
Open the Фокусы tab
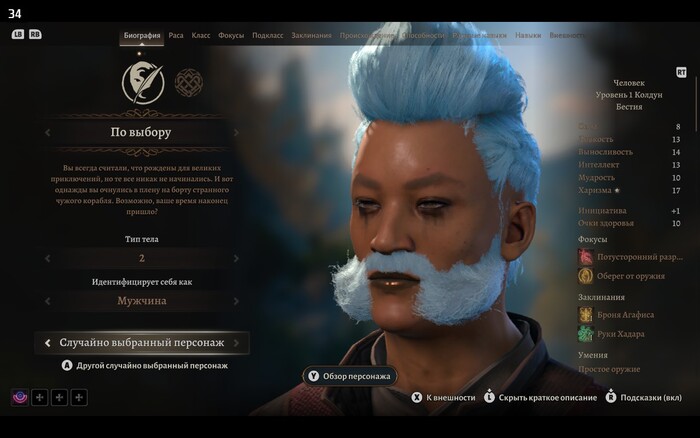coord(231,35)
